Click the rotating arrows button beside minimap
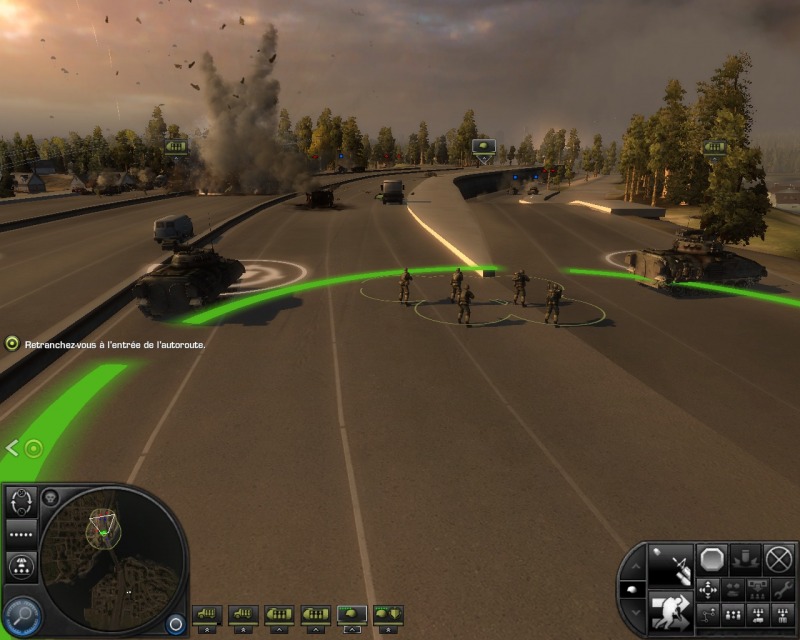This screenshot has height=640, width=800. [x=23, y=503]
